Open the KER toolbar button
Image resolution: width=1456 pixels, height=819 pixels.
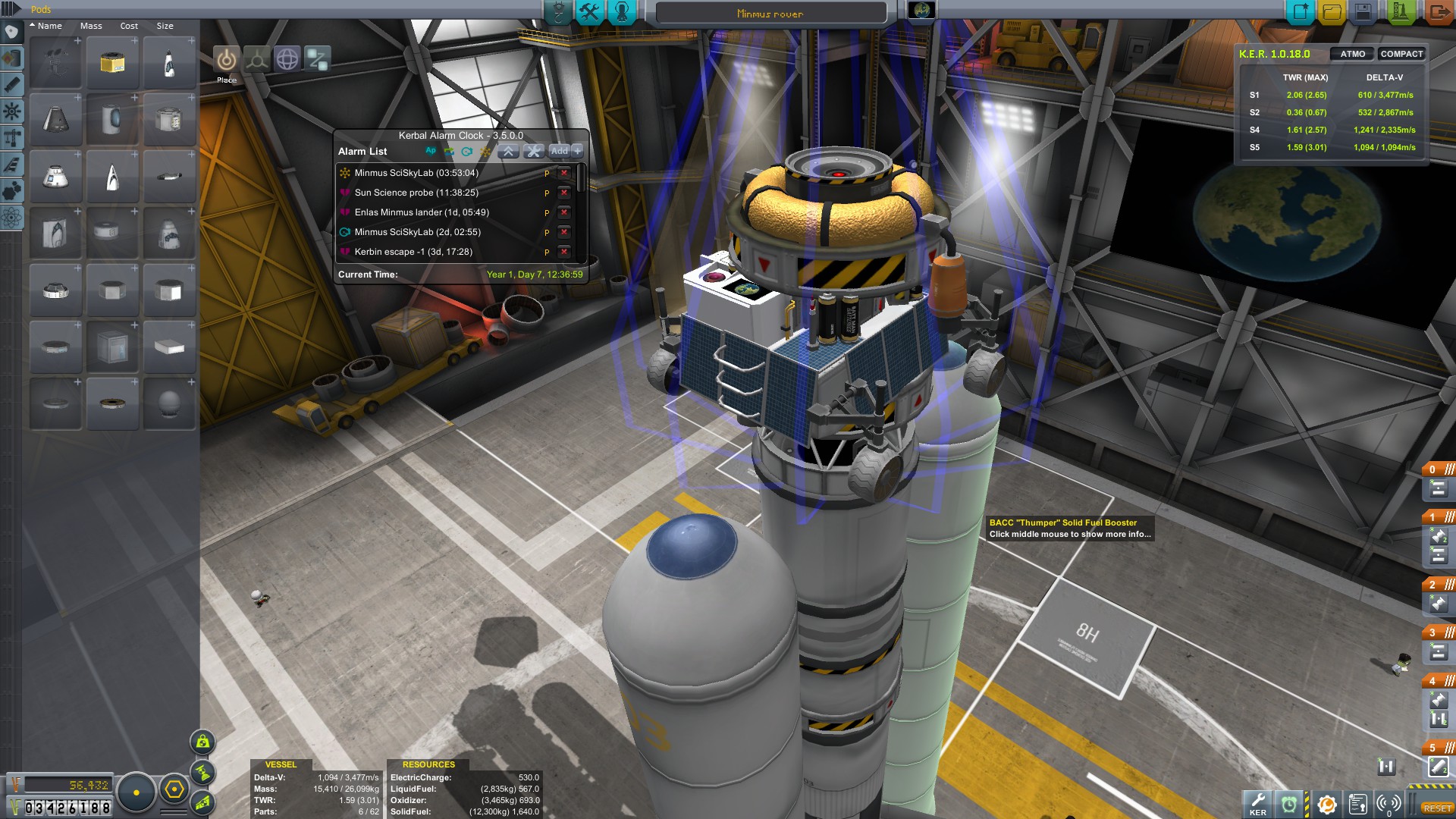(x=1257, y=804)
